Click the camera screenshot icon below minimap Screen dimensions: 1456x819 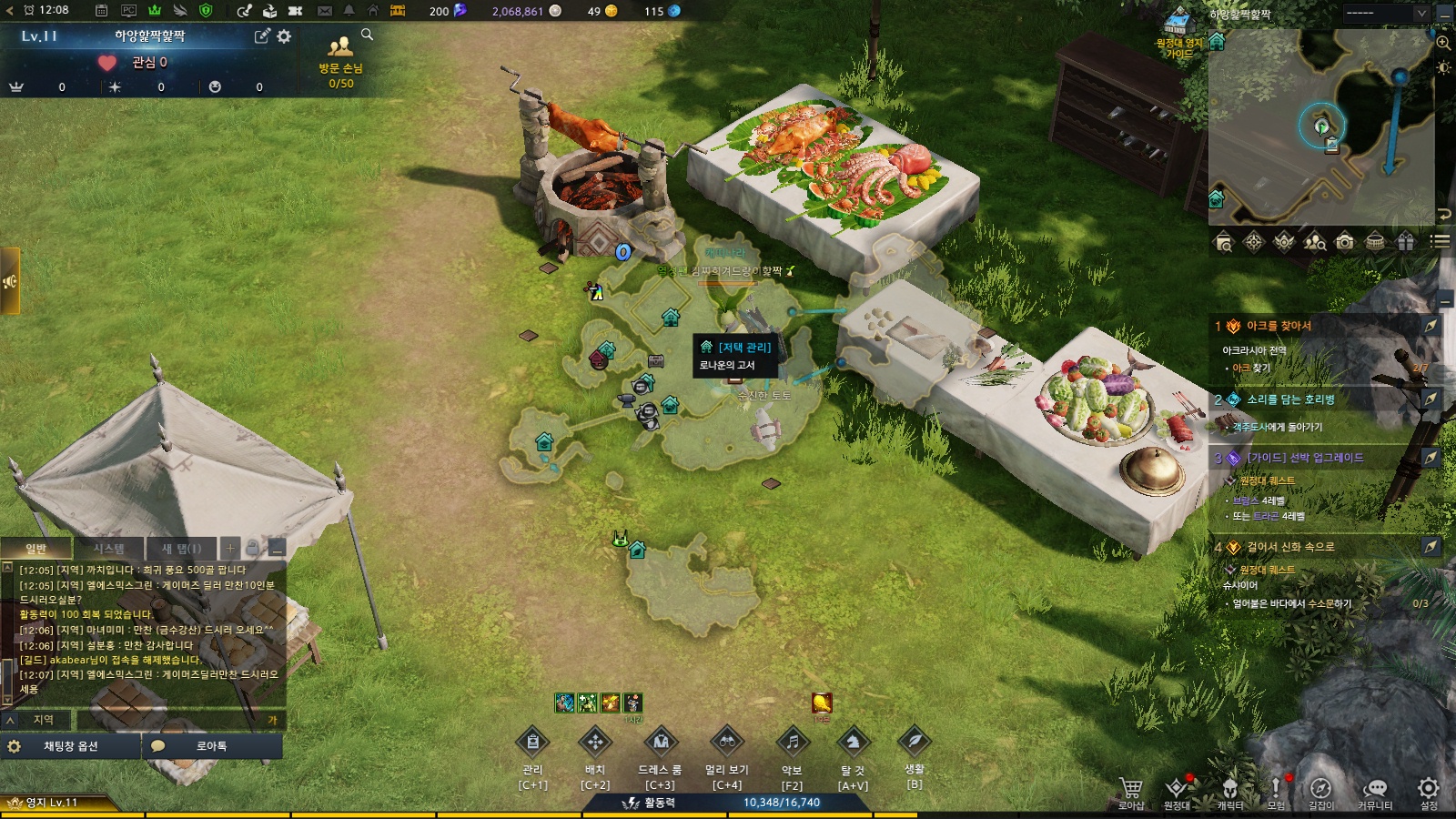[1344, 241]
